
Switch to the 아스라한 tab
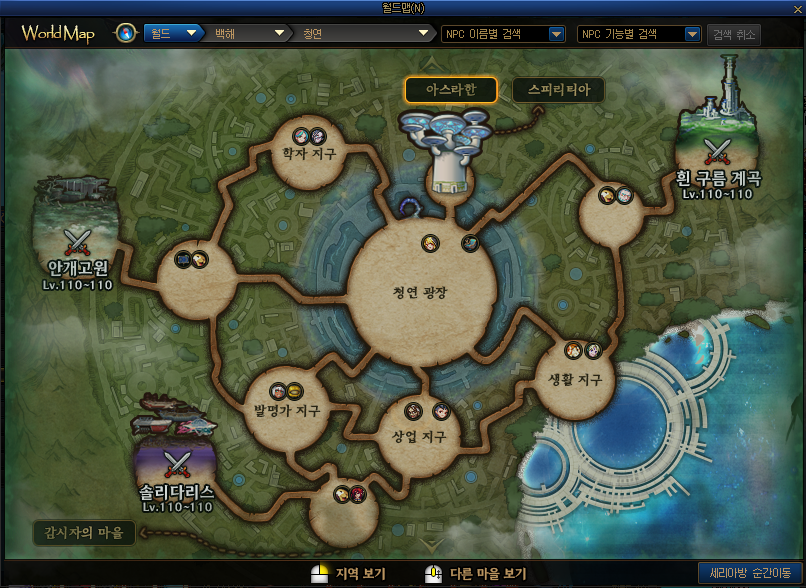point(451,90)
